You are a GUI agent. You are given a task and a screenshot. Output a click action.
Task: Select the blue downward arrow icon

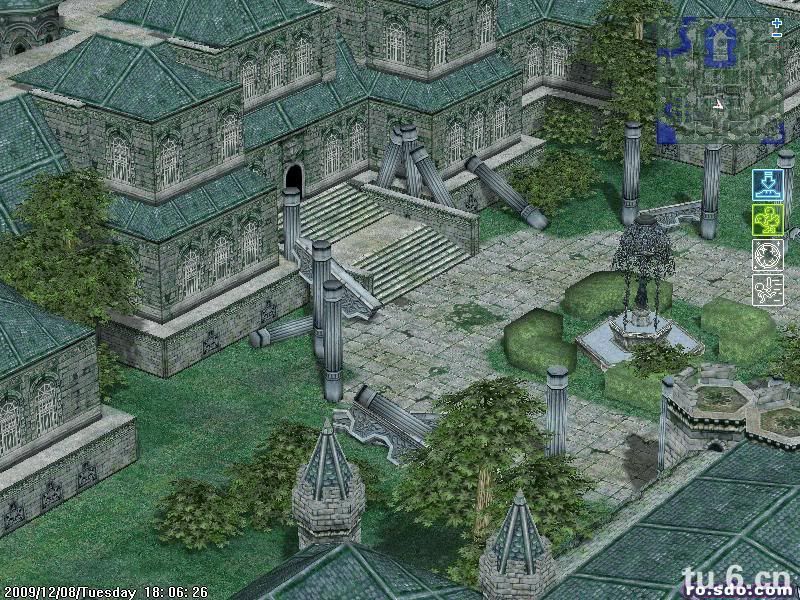767,185
